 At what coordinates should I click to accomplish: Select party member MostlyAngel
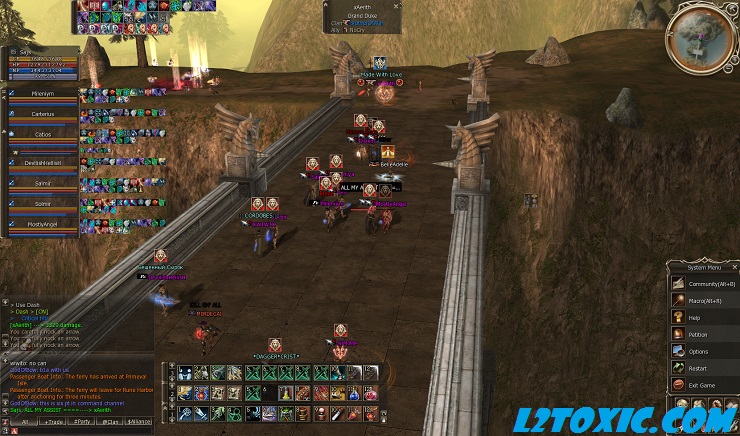pyautogui.click(x=42, y=226)
